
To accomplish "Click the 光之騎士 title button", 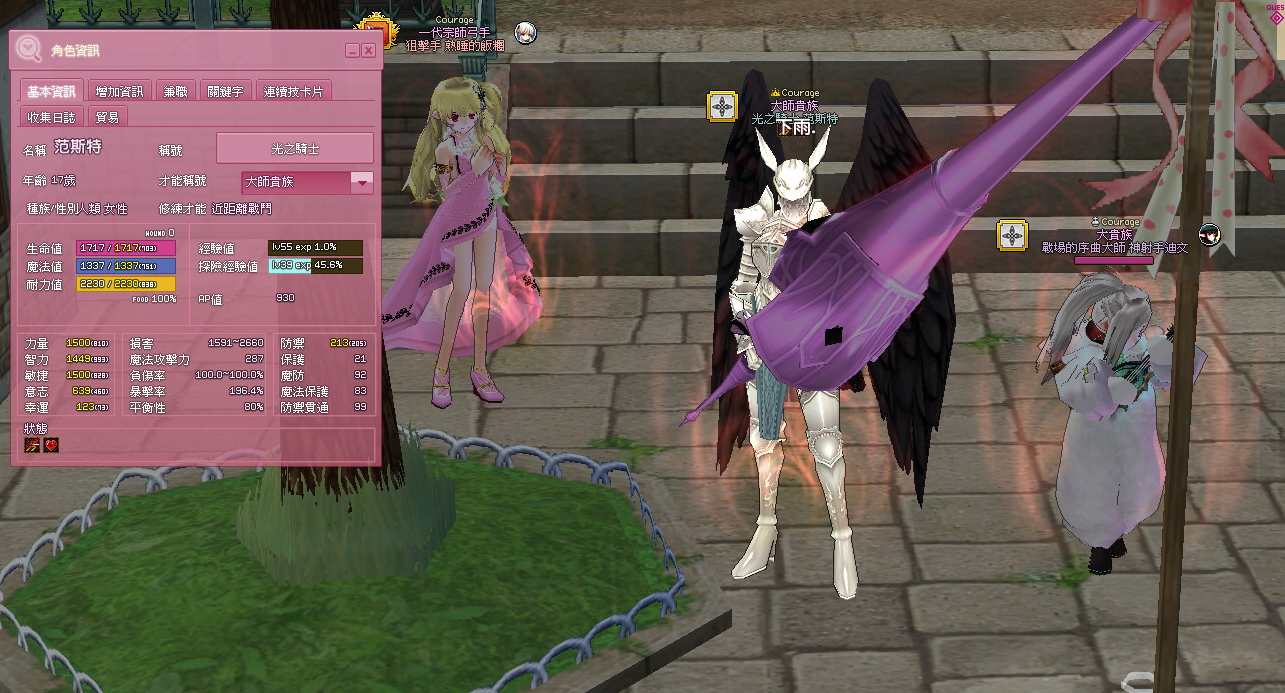I will coord(295,148).
